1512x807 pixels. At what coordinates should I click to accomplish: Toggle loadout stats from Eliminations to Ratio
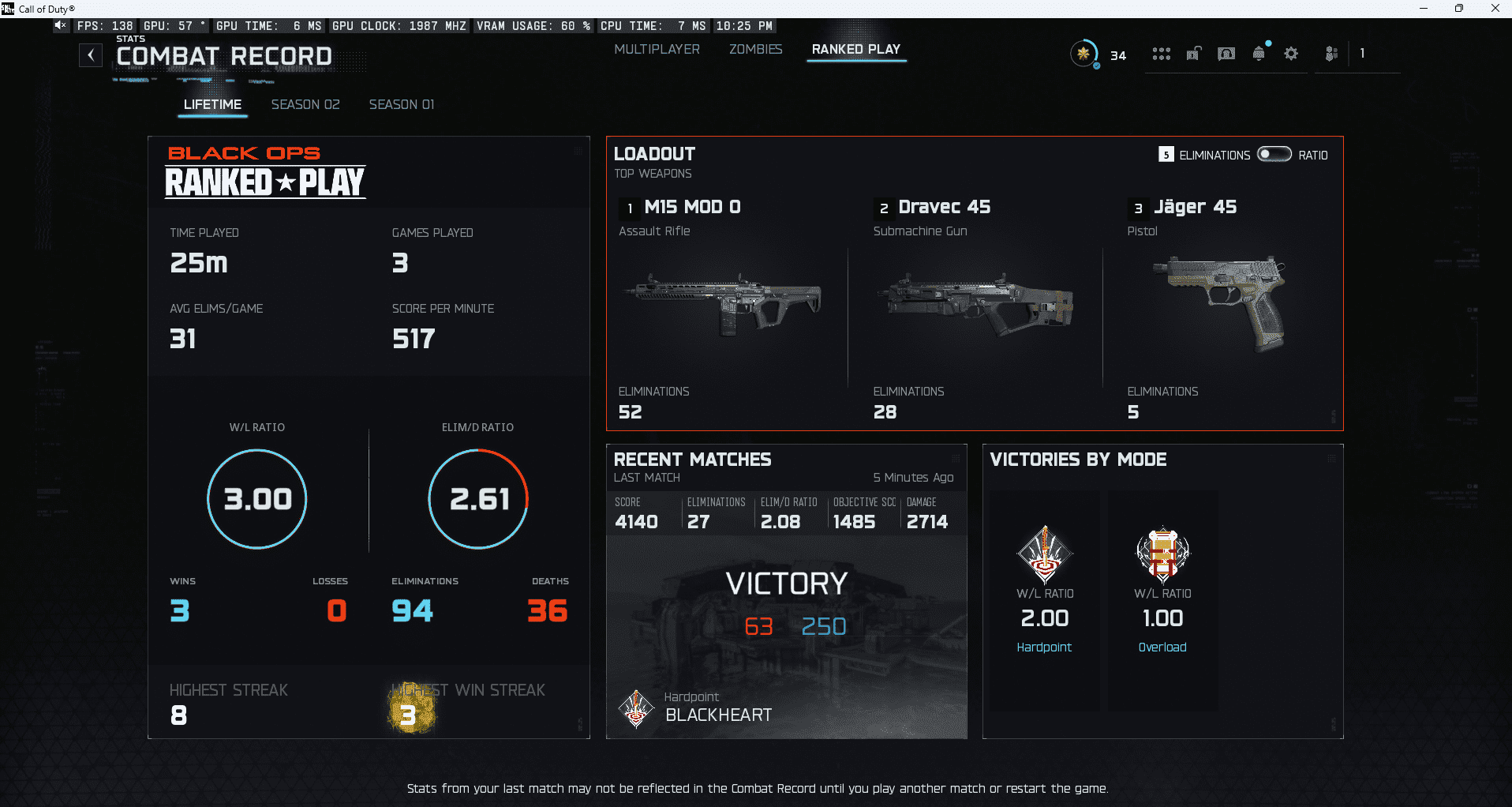click(1274, 155)
